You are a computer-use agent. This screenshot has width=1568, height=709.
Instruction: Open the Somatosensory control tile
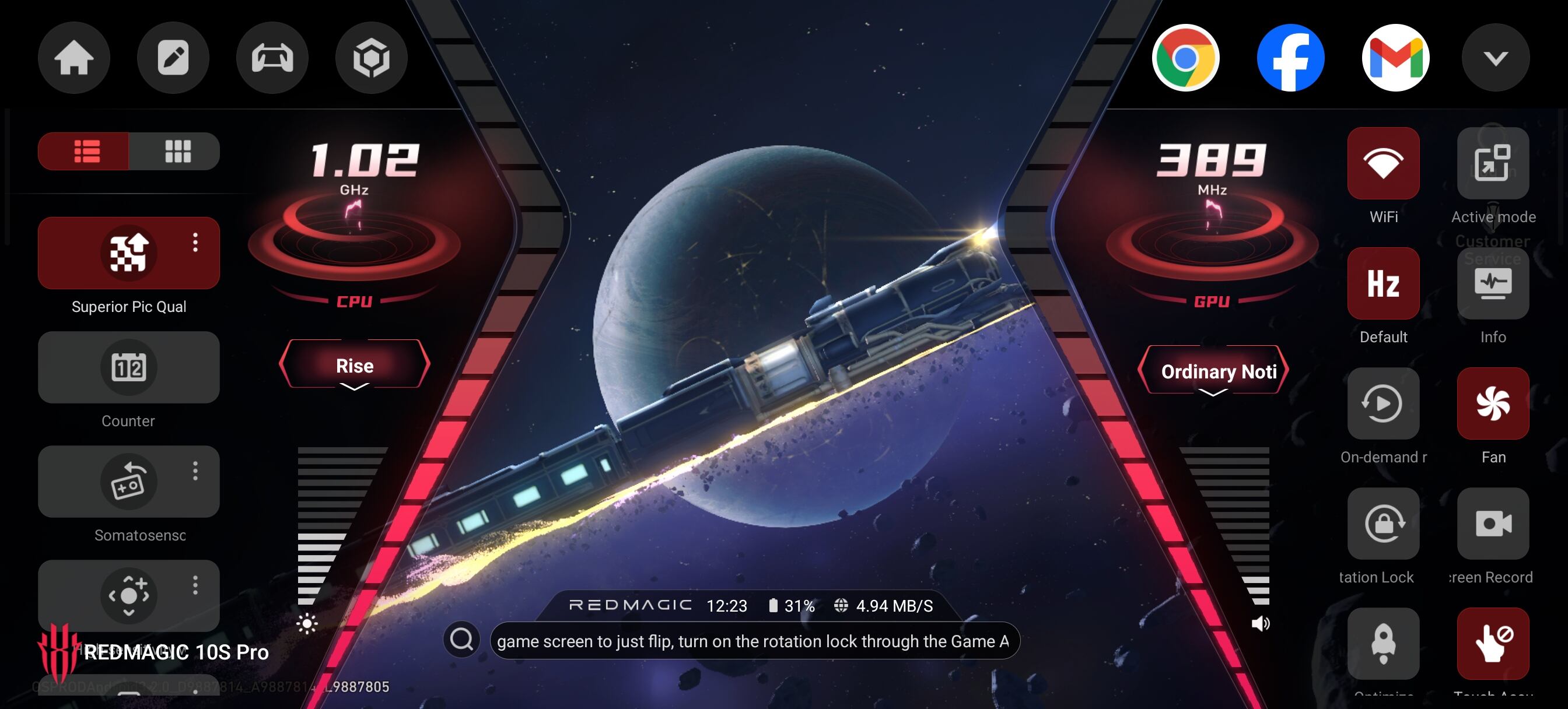[128, 482]
